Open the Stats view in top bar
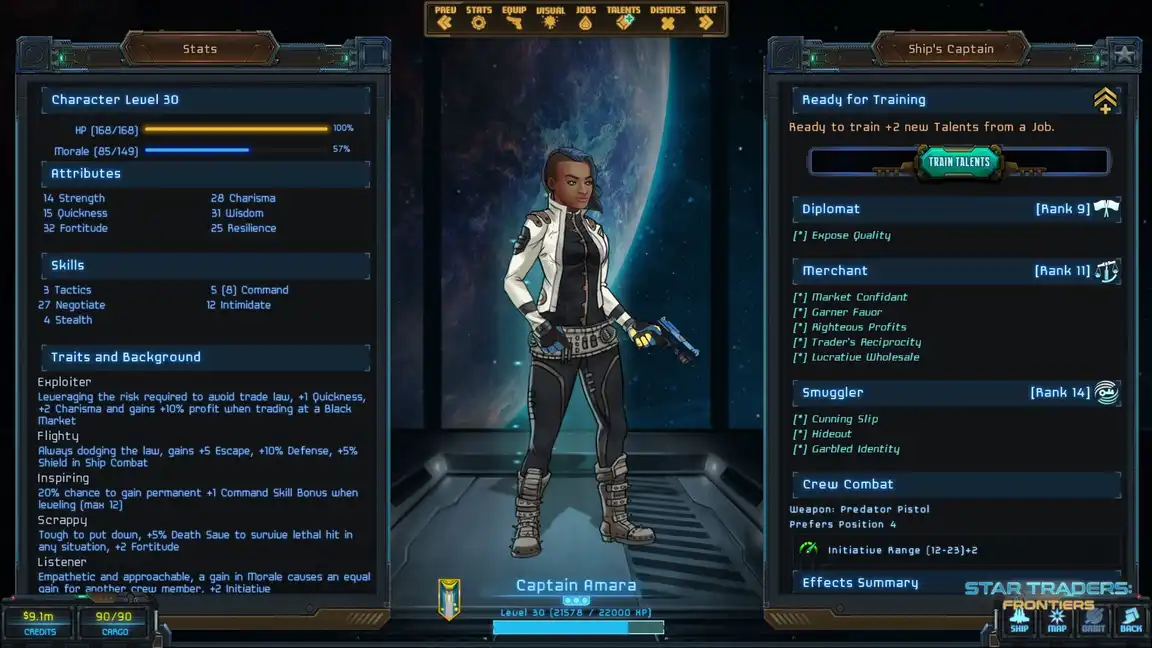The width and height of the screenshot is (1152, 648). 479,18
